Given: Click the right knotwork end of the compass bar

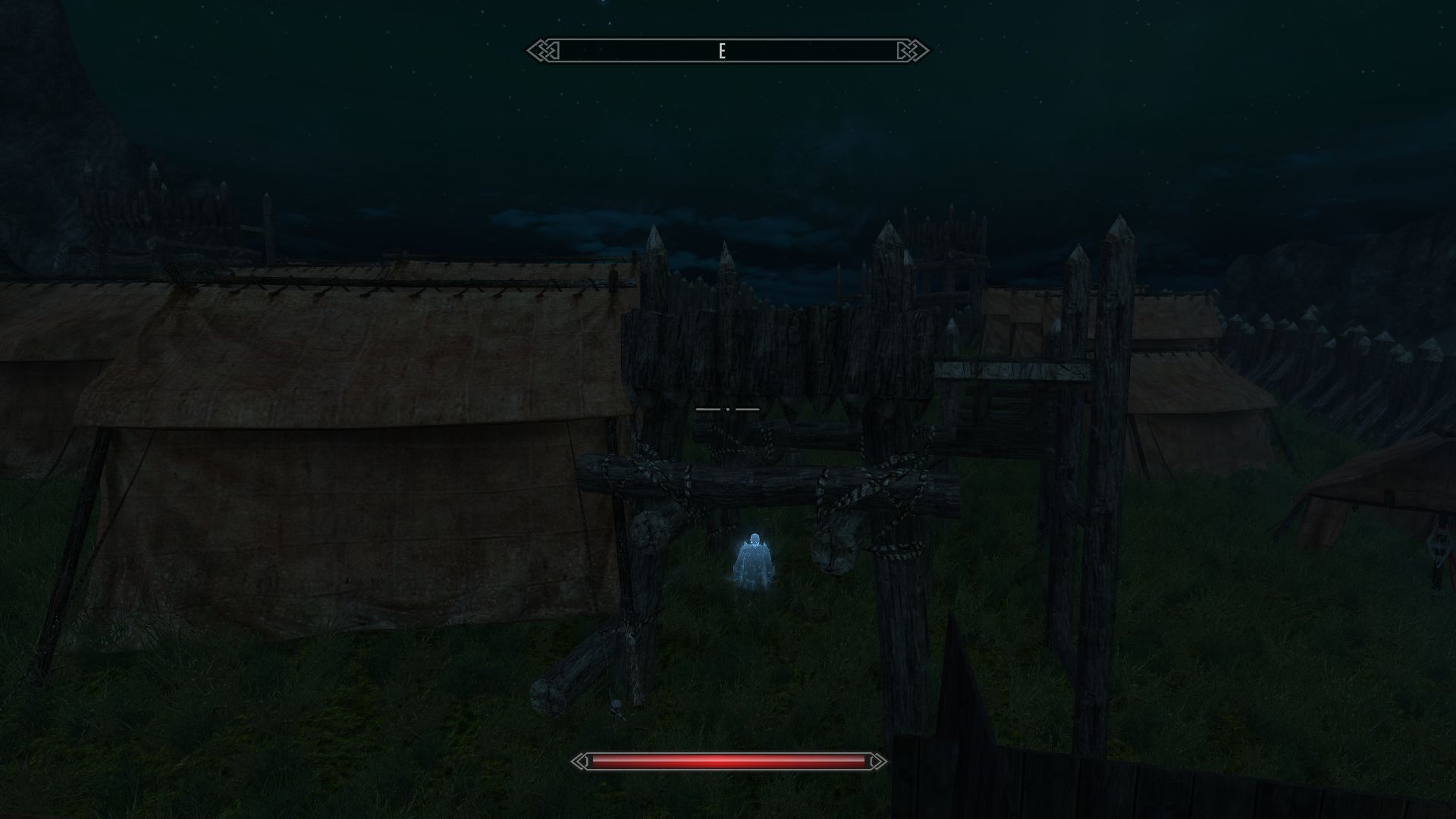Looking at the screenshot, I should click(x=908, y=51).
